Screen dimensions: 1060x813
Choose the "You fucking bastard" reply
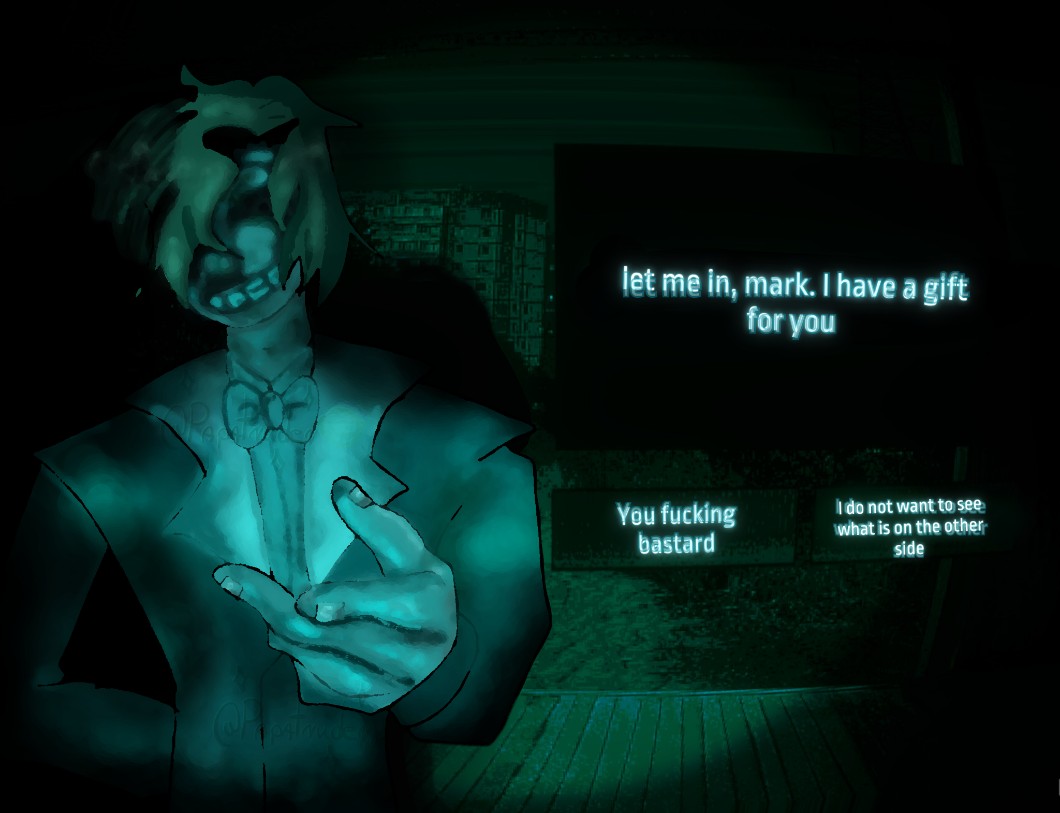coord(676,529)
